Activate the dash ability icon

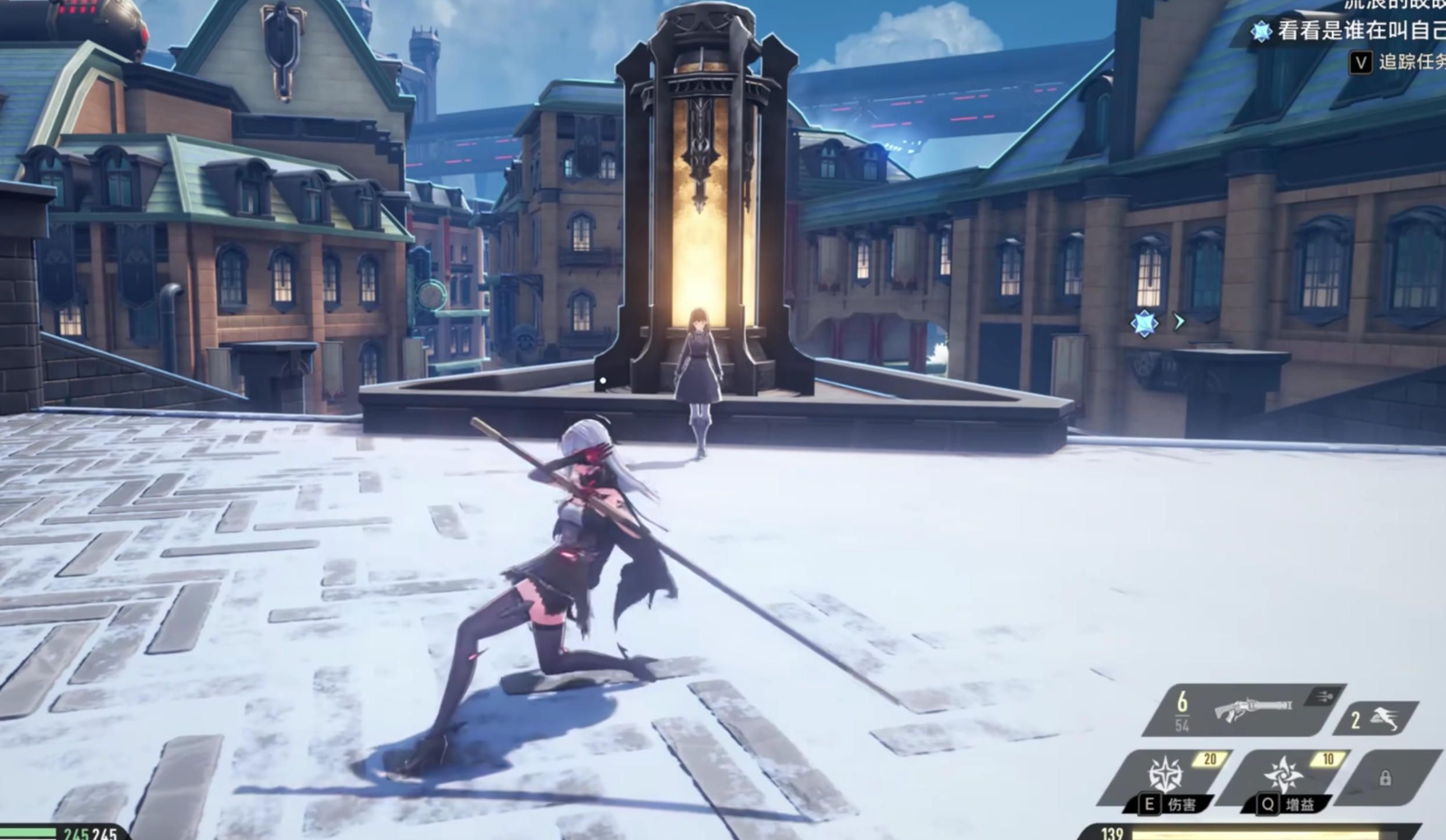[x=1381, y=719]
